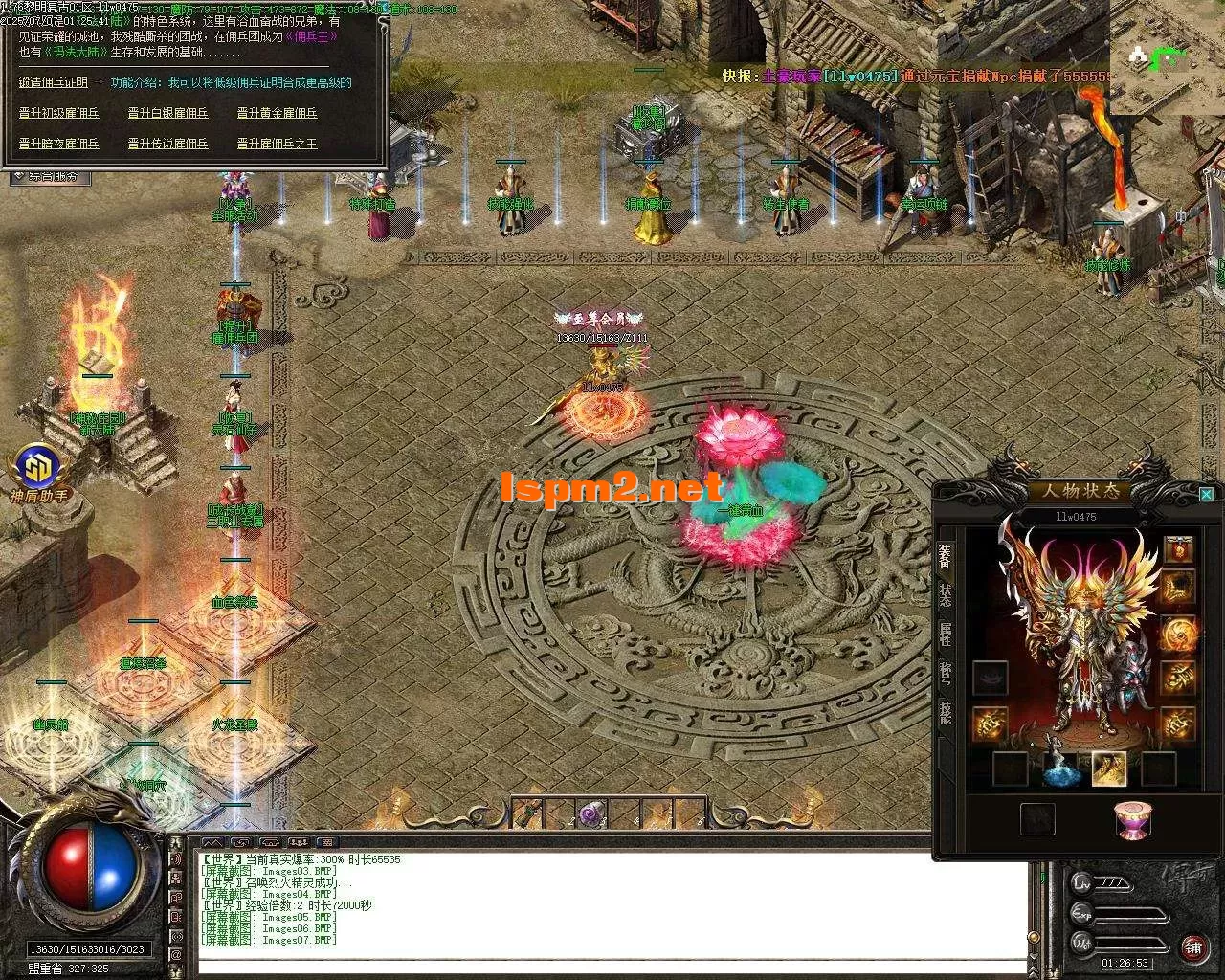Choose 晋升初级雇佣兵 option

[59, 113]
